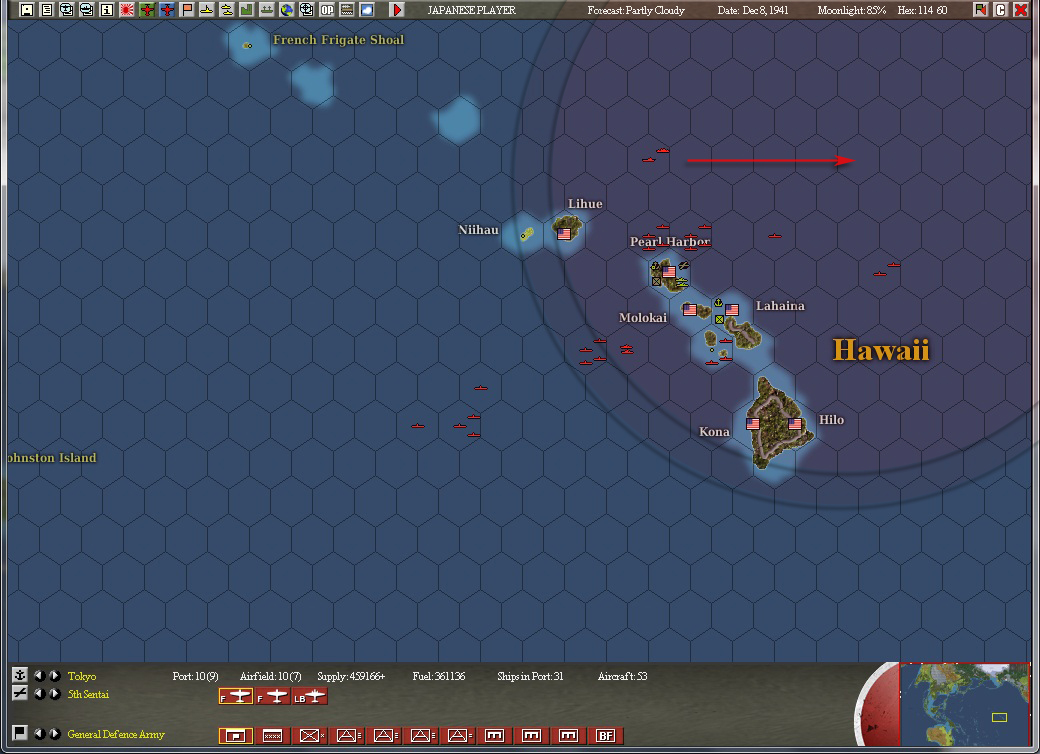Click the globe icon in the toolbar
The image size is (1040, 754).
point(287,10)
